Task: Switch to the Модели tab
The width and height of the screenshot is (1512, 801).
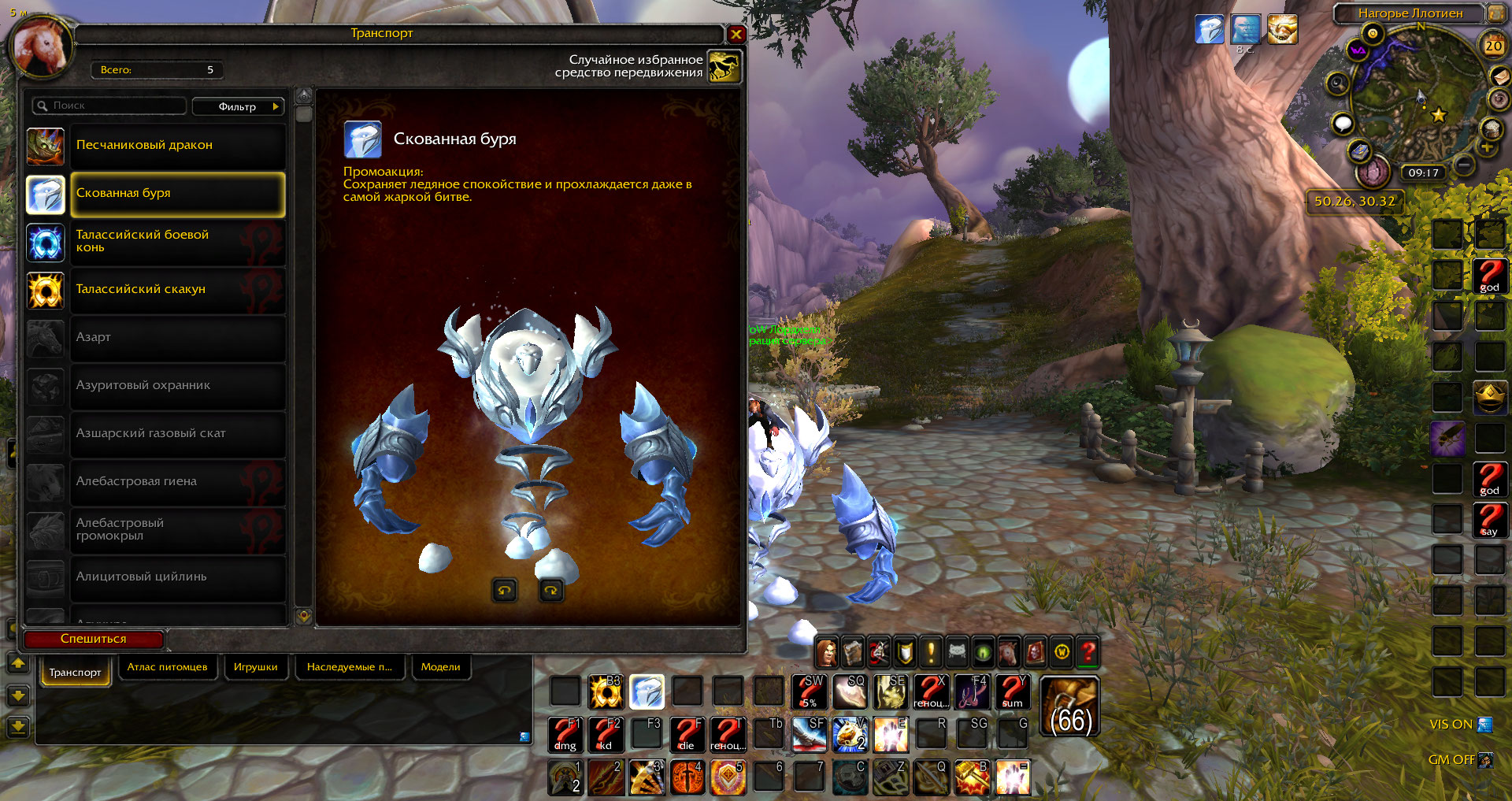Action: 440,667
